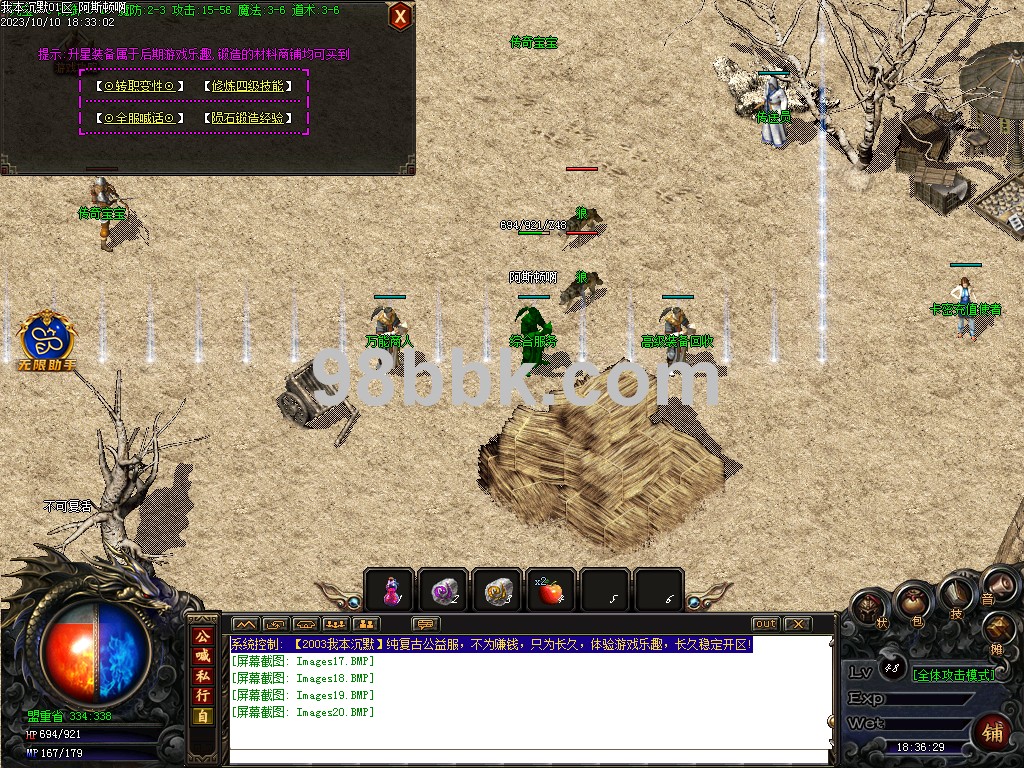The image size is (1024, 768).
Task: Close the NPC dialogue panel
Action: 400,16
